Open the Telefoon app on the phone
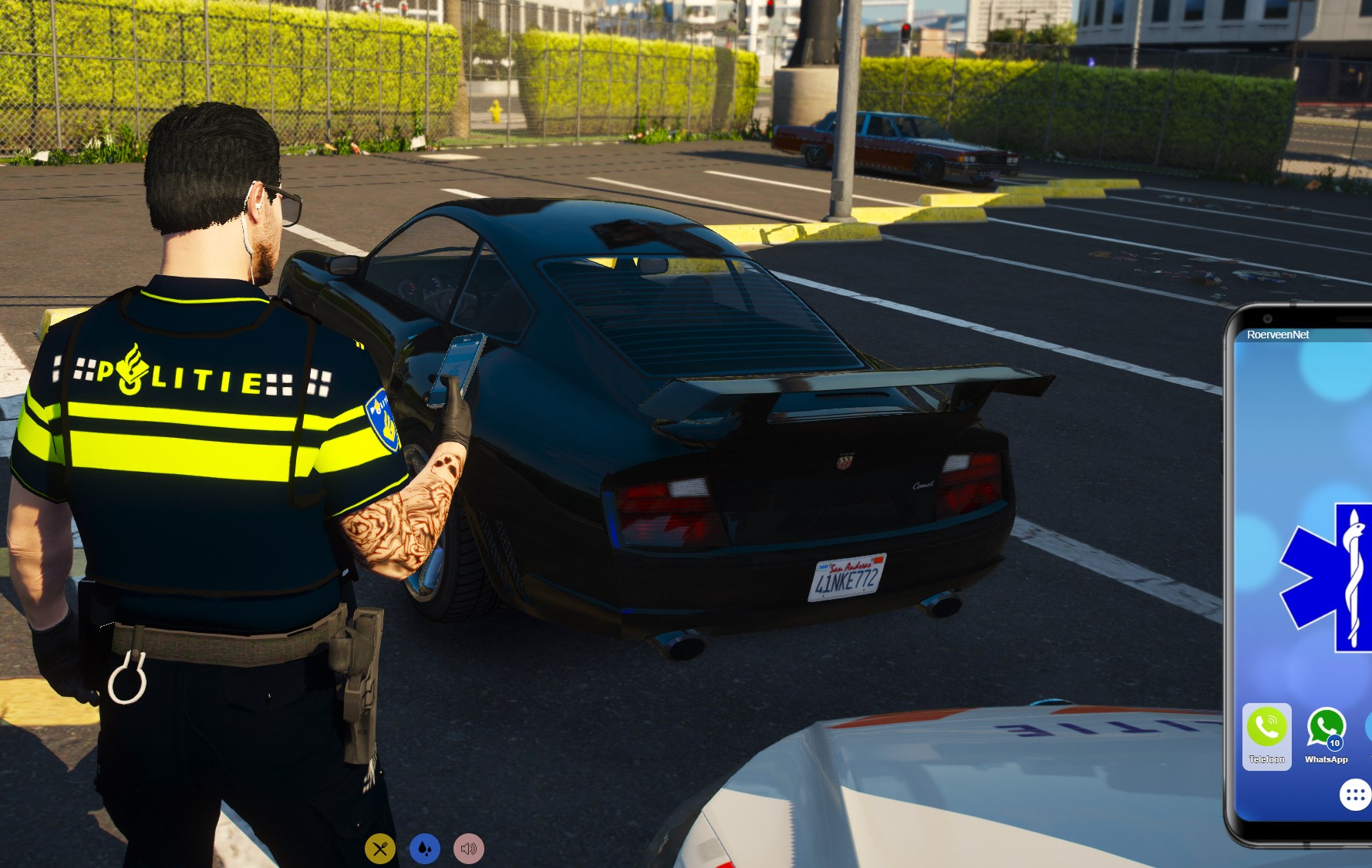The image size is (1372, 868). point(1266,728)
